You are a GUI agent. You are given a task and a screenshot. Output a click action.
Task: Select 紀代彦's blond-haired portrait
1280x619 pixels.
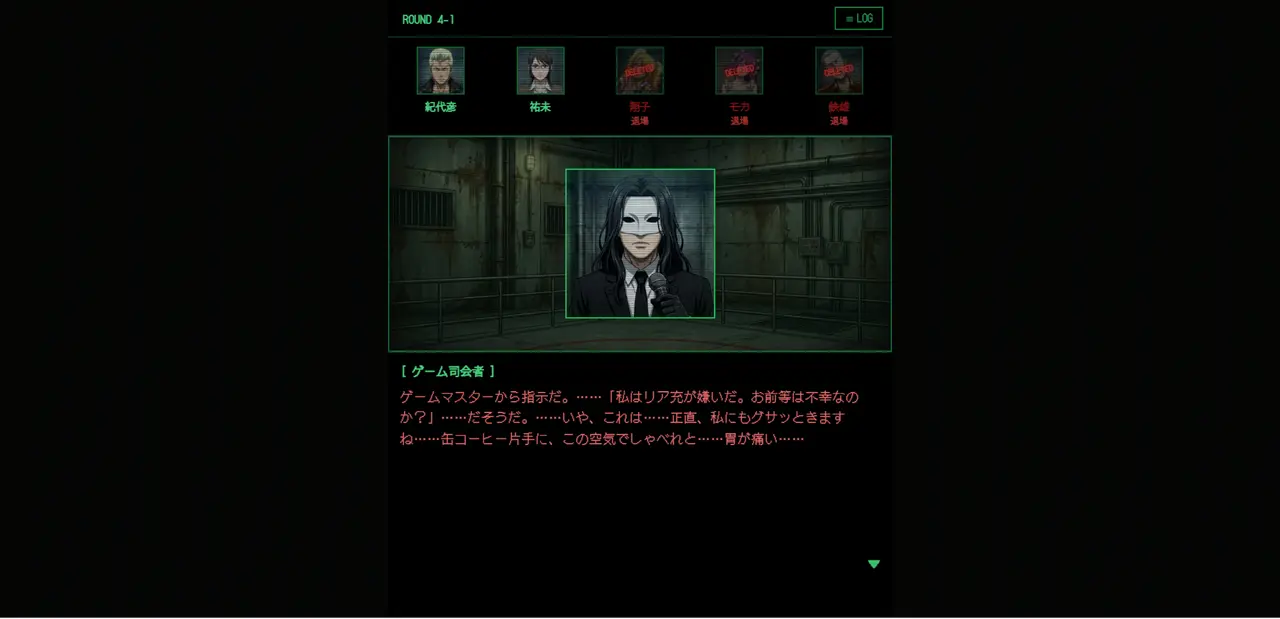click(x=440, y=71)
